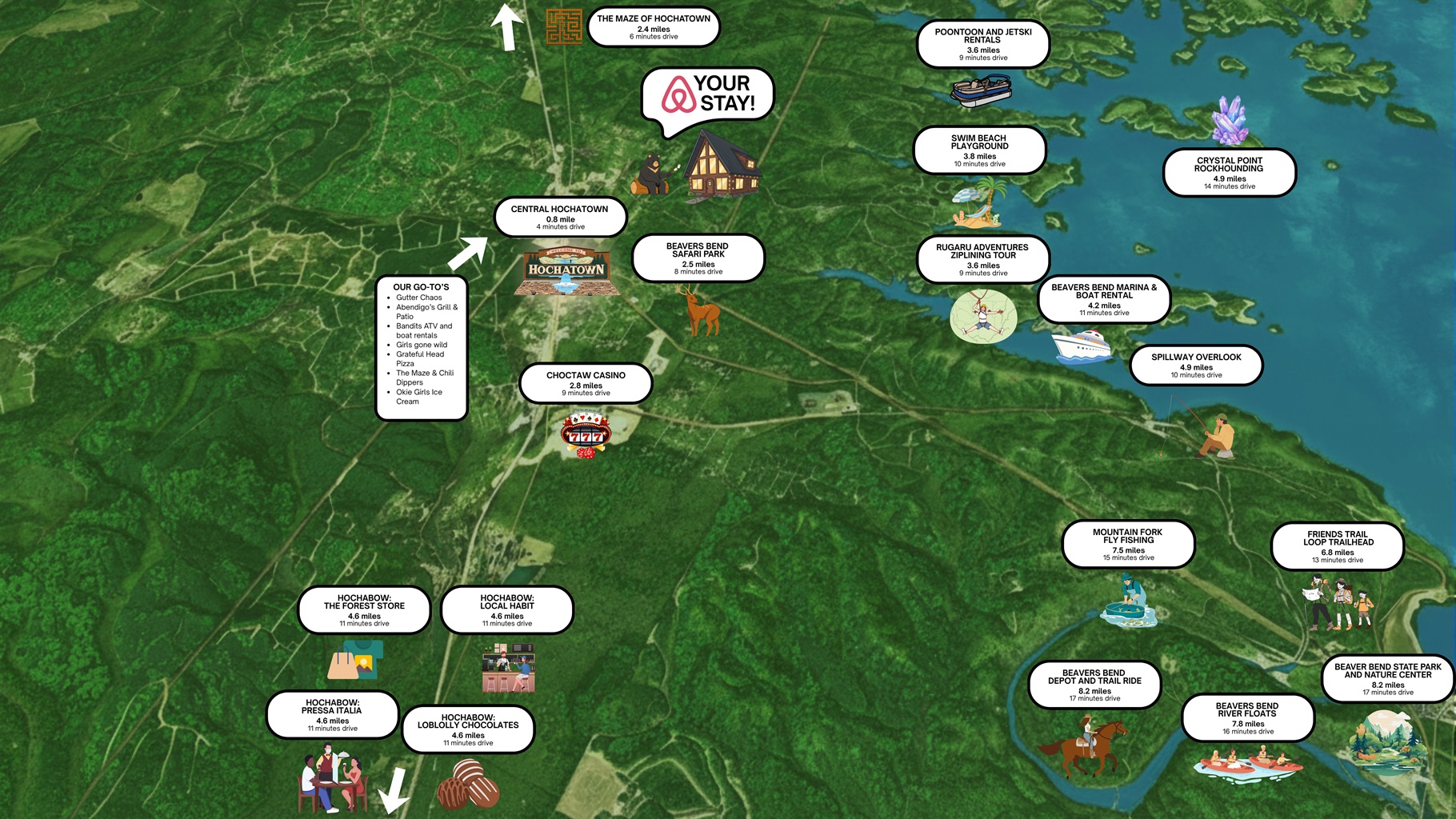
Task: Open the Hochabow: Loblolly Chocolates label
Action: pyautogui.click(x=468, y=729)
